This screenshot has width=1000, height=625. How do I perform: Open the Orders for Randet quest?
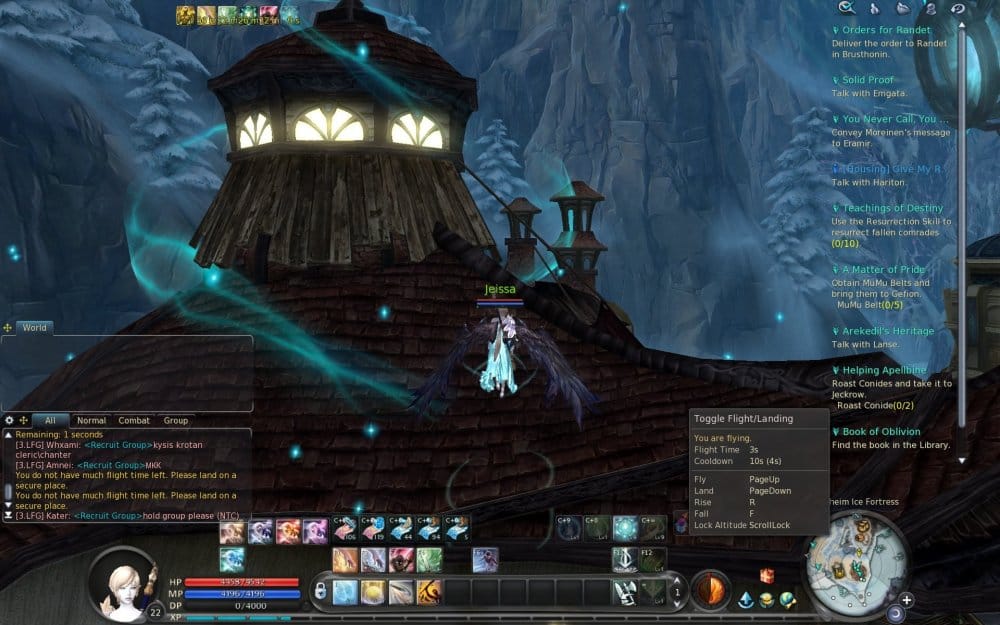click(886, 30)
